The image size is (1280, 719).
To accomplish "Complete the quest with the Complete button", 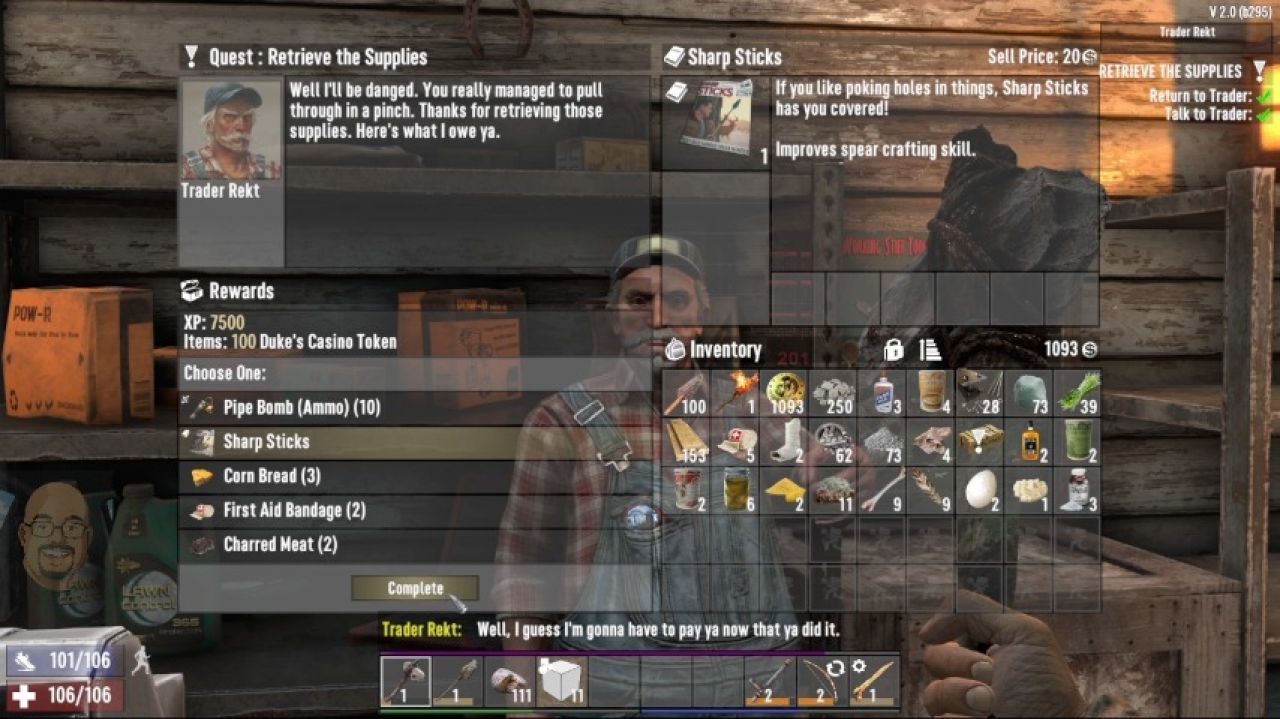I will [415, 588].
